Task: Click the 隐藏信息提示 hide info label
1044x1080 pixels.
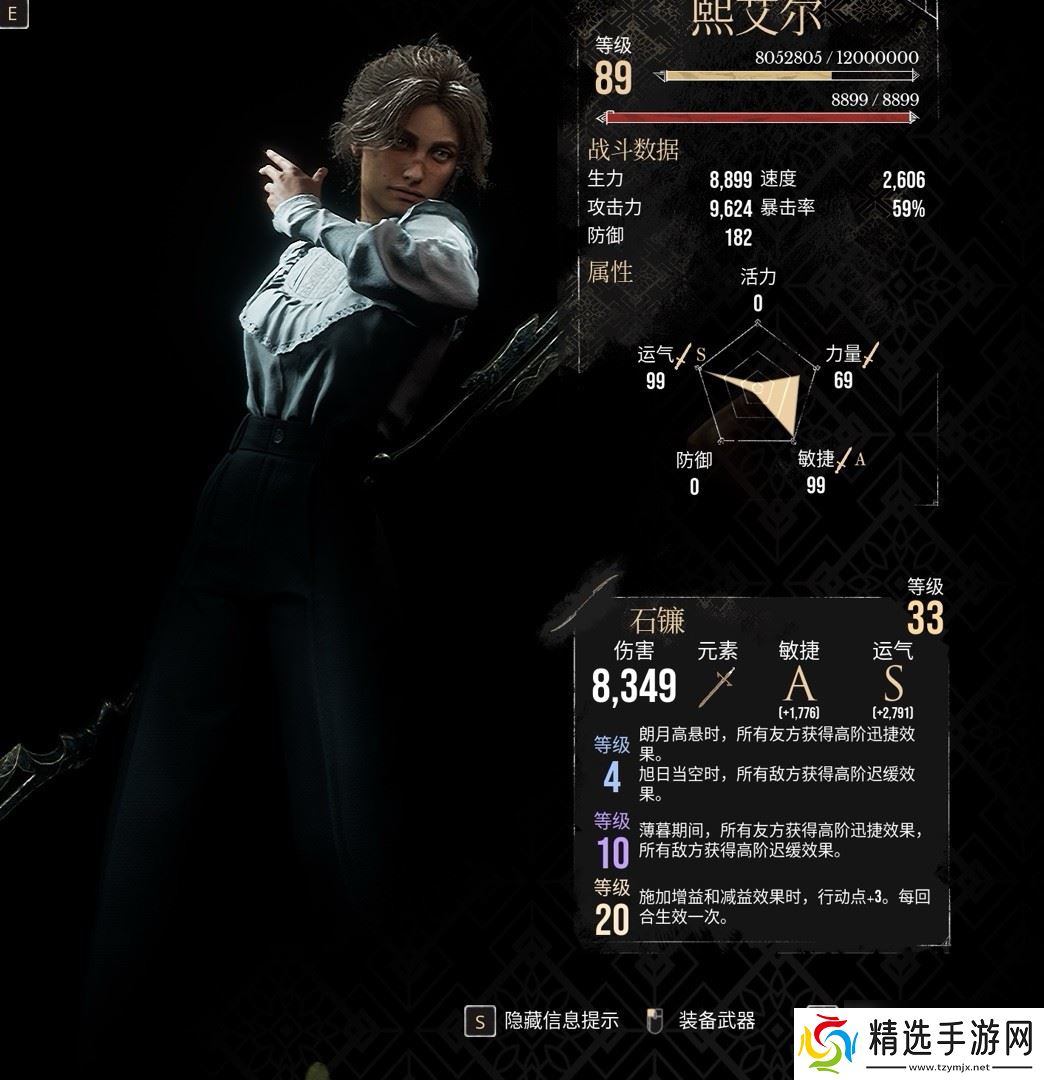Action: click(x=561, y=1020)
